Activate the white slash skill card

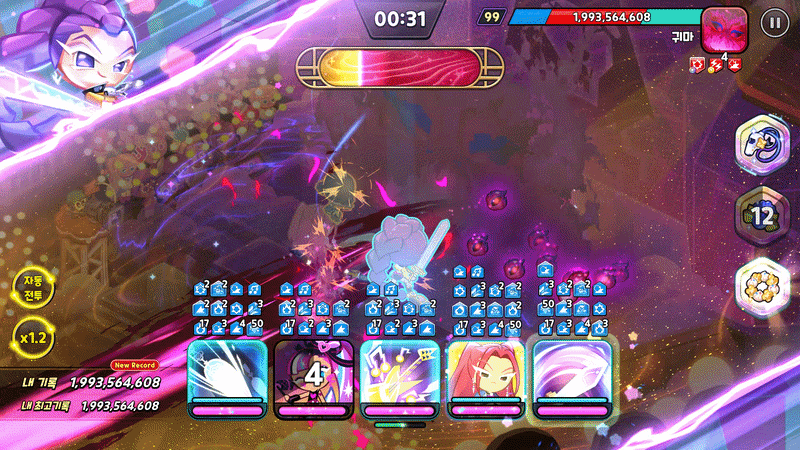[x=227, y=375]
